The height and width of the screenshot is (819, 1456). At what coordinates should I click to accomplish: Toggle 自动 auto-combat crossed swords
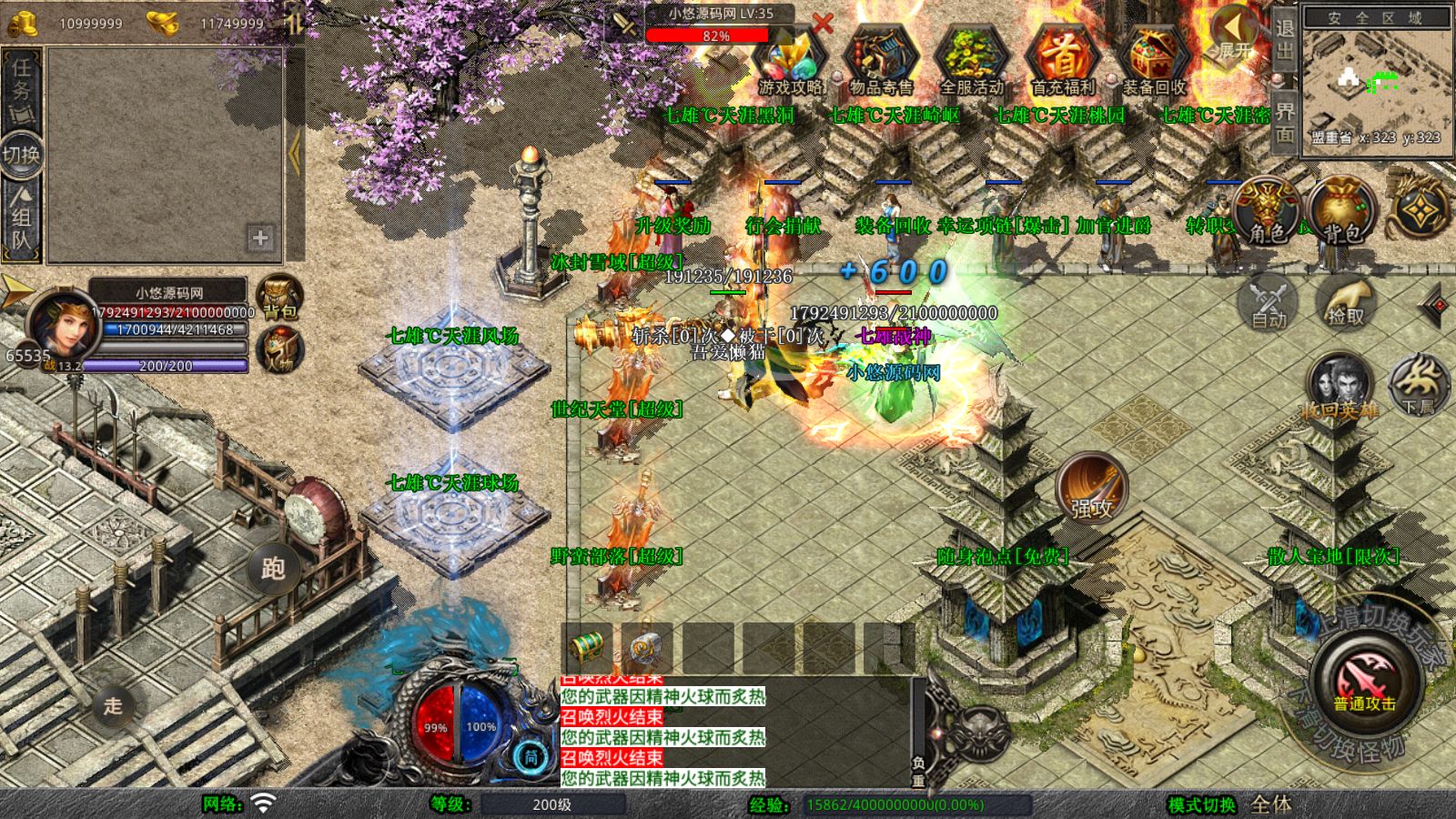pos(1269,302)
